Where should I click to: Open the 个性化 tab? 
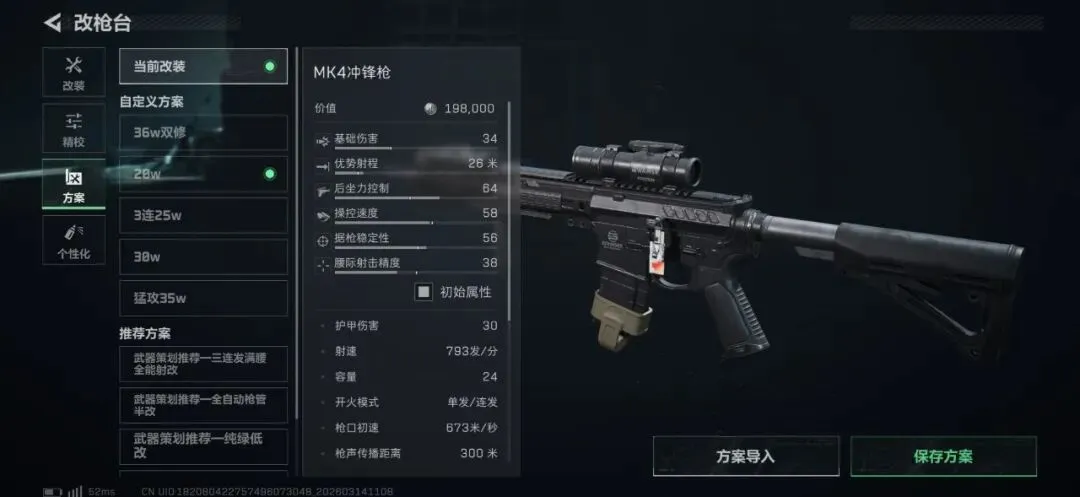click(x=73, y=241)
